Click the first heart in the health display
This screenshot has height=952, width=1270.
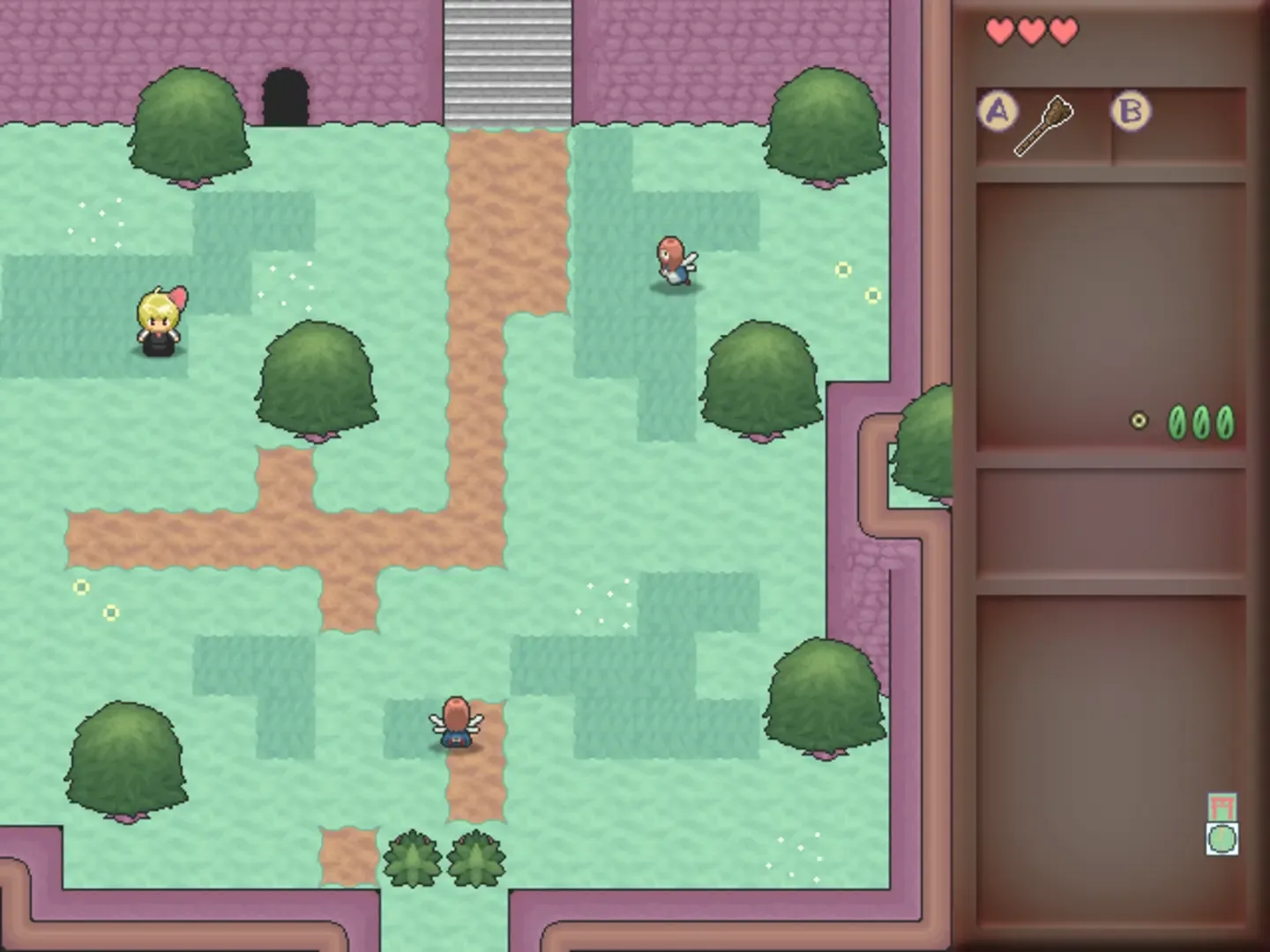pos(999,29)
